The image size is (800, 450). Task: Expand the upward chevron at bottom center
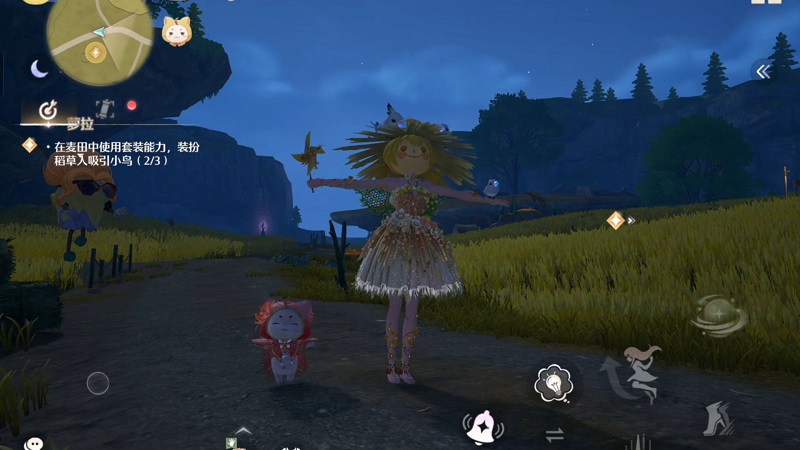[x=243, y=431]
